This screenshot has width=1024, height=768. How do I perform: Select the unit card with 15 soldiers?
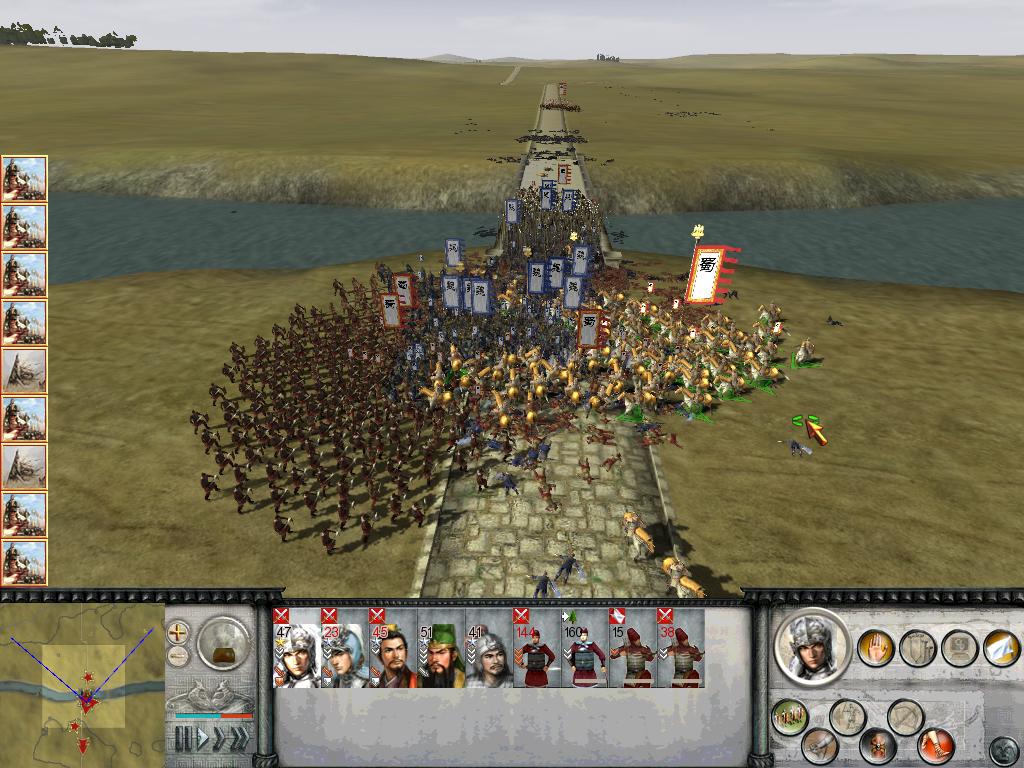(632, 648)
